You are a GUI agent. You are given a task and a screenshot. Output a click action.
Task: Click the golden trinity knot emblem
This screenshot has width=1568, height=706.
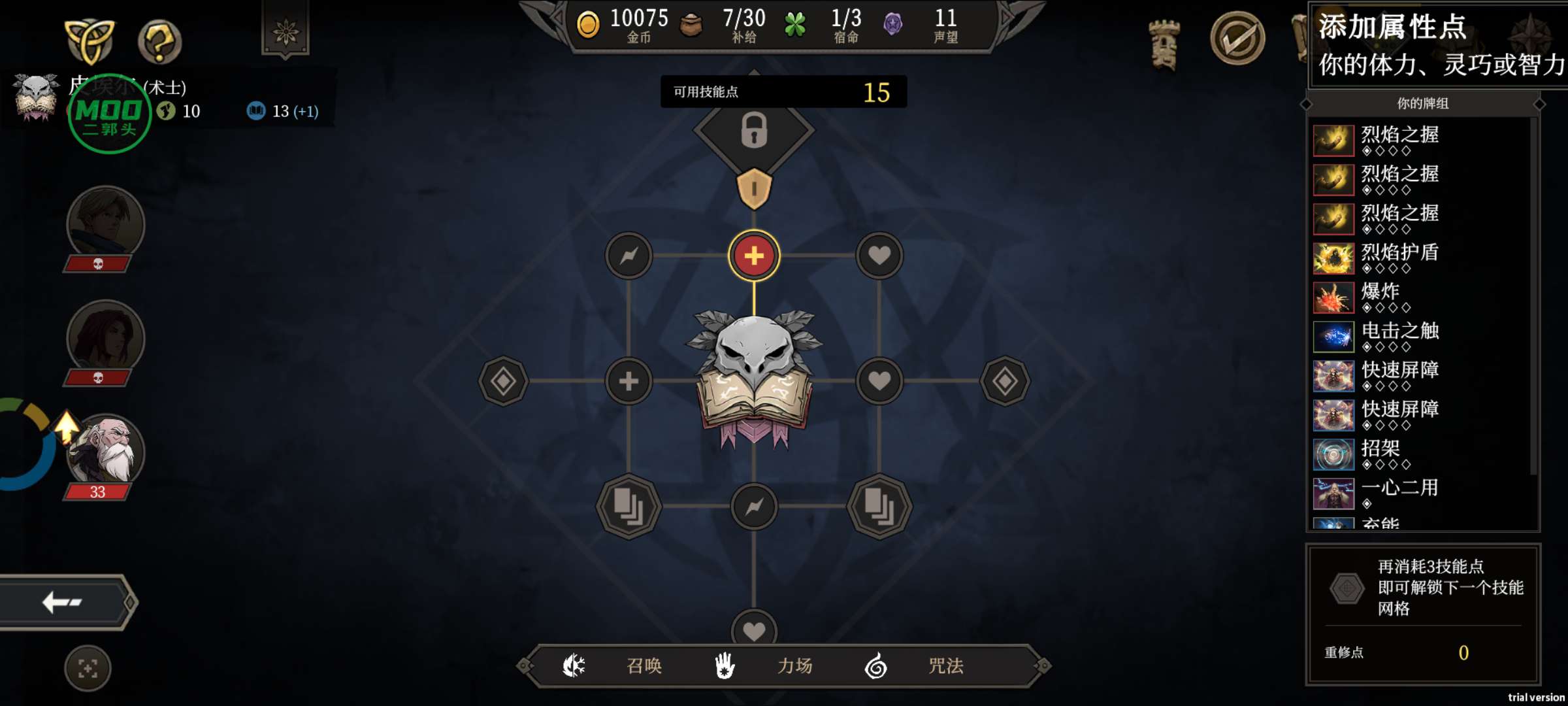click(90, 41)
